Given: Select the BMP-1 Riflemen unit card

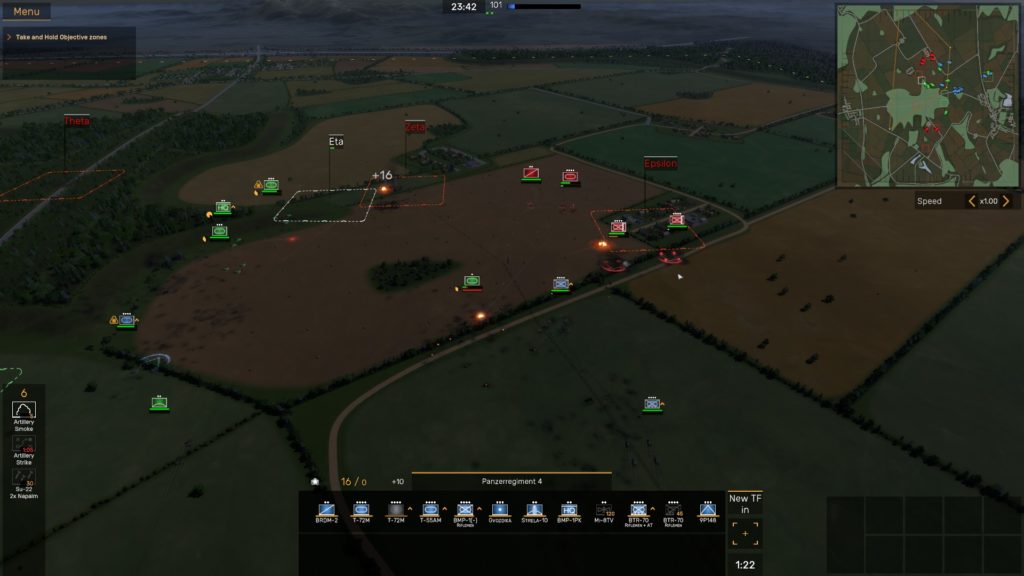Looking at the screenshot, I should 465,512.
